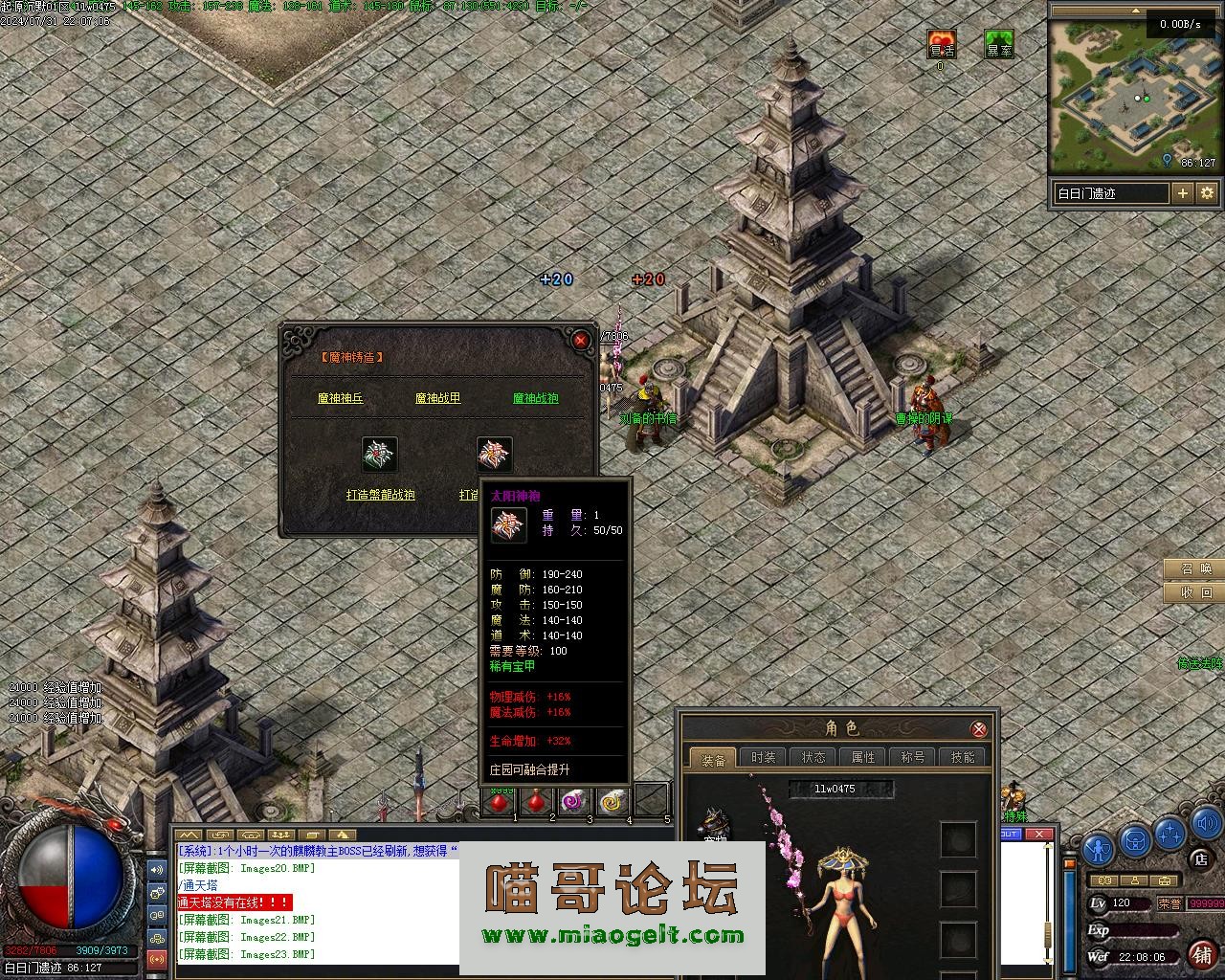Open the 魔神神兵 forging link
Image resolution: width=1225 pixels, height=980 pixels.
tap(341, 398)
